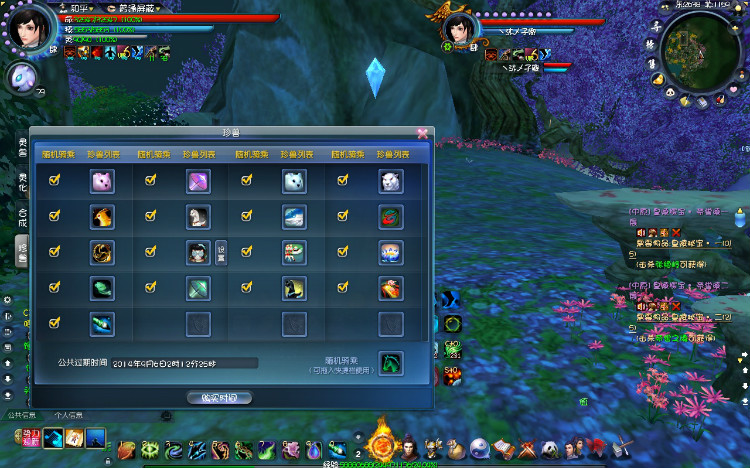Select the white polar bear mount
Viewport: 750px width, 468px height.
[294, 181]
